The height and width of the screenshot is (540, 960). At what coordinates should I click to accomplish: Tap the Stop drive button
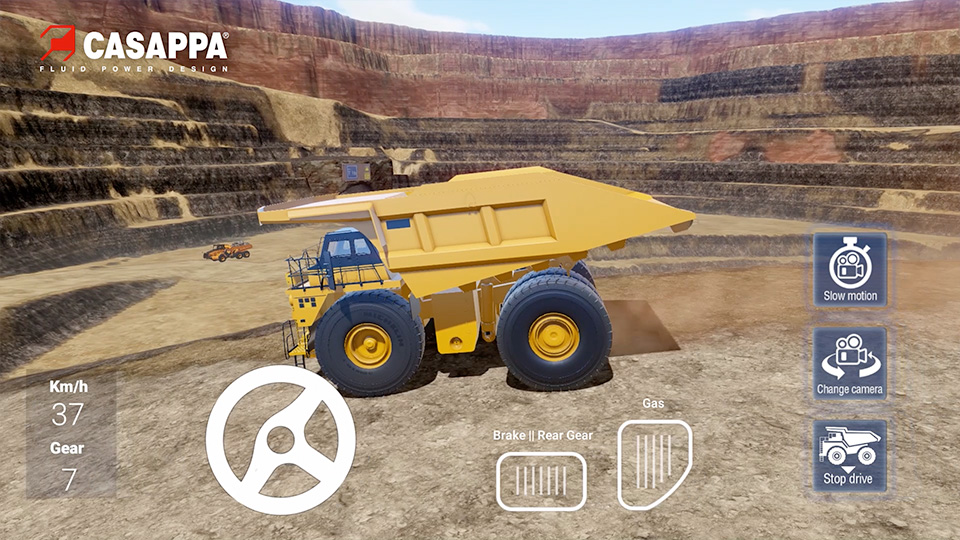click(x=849, y=455)
